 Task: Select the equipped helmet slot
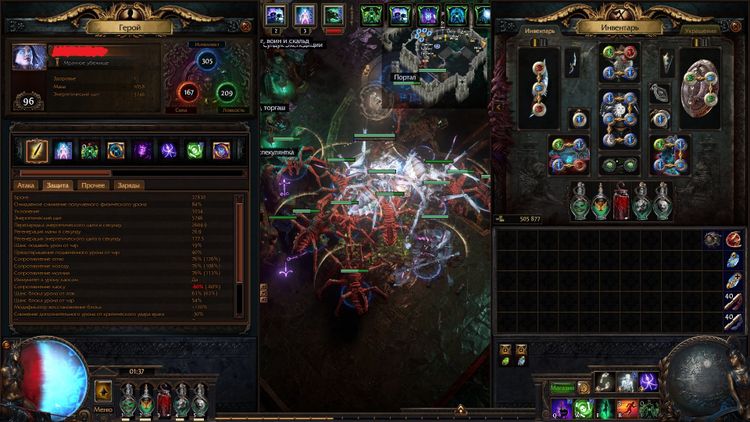pos(619,62)
